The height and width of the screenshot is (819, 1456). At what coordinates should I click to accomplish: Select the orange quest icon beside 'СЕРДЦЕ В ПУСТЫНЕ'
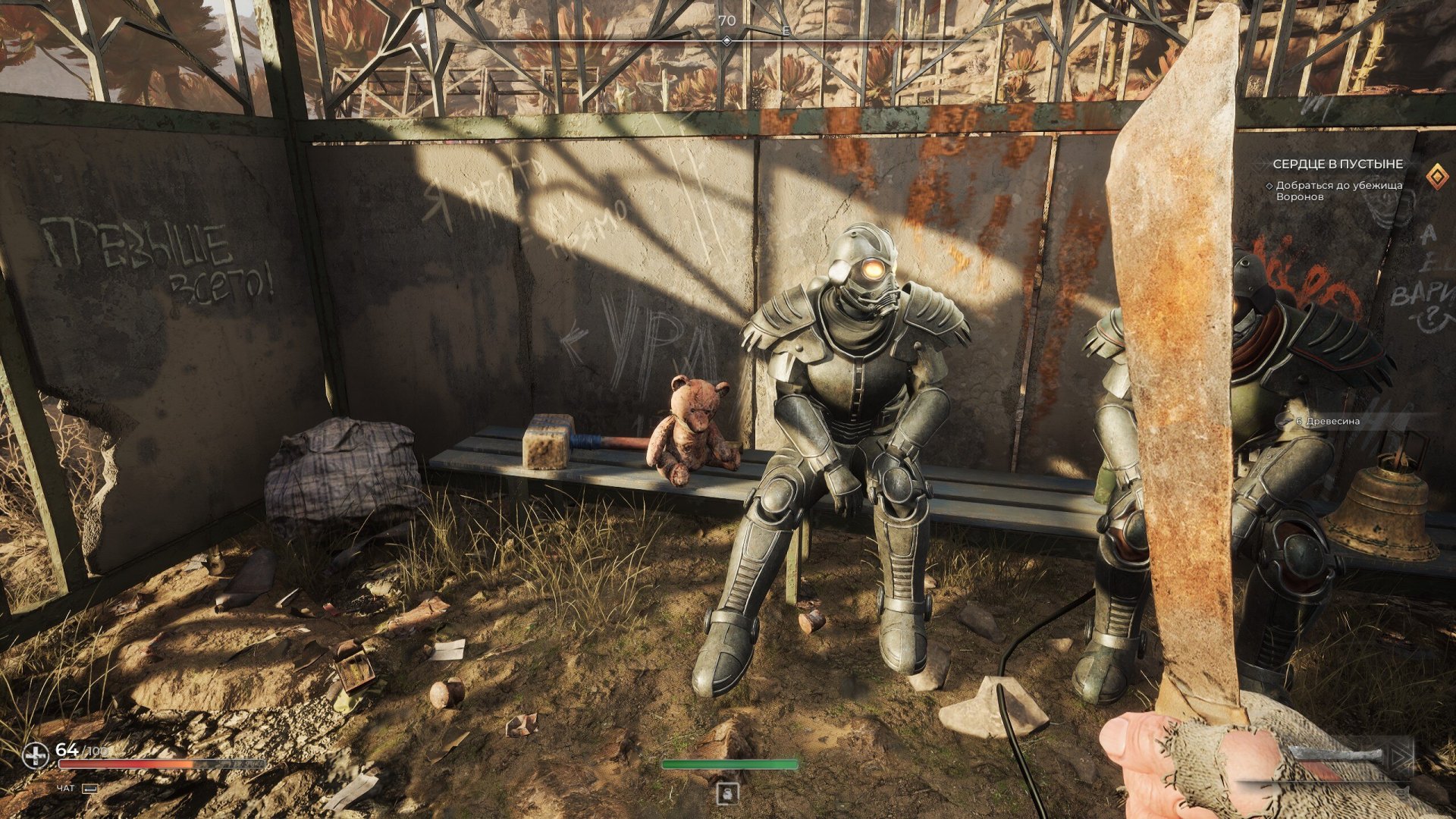pyautogui.click(x=1436, y=176)
